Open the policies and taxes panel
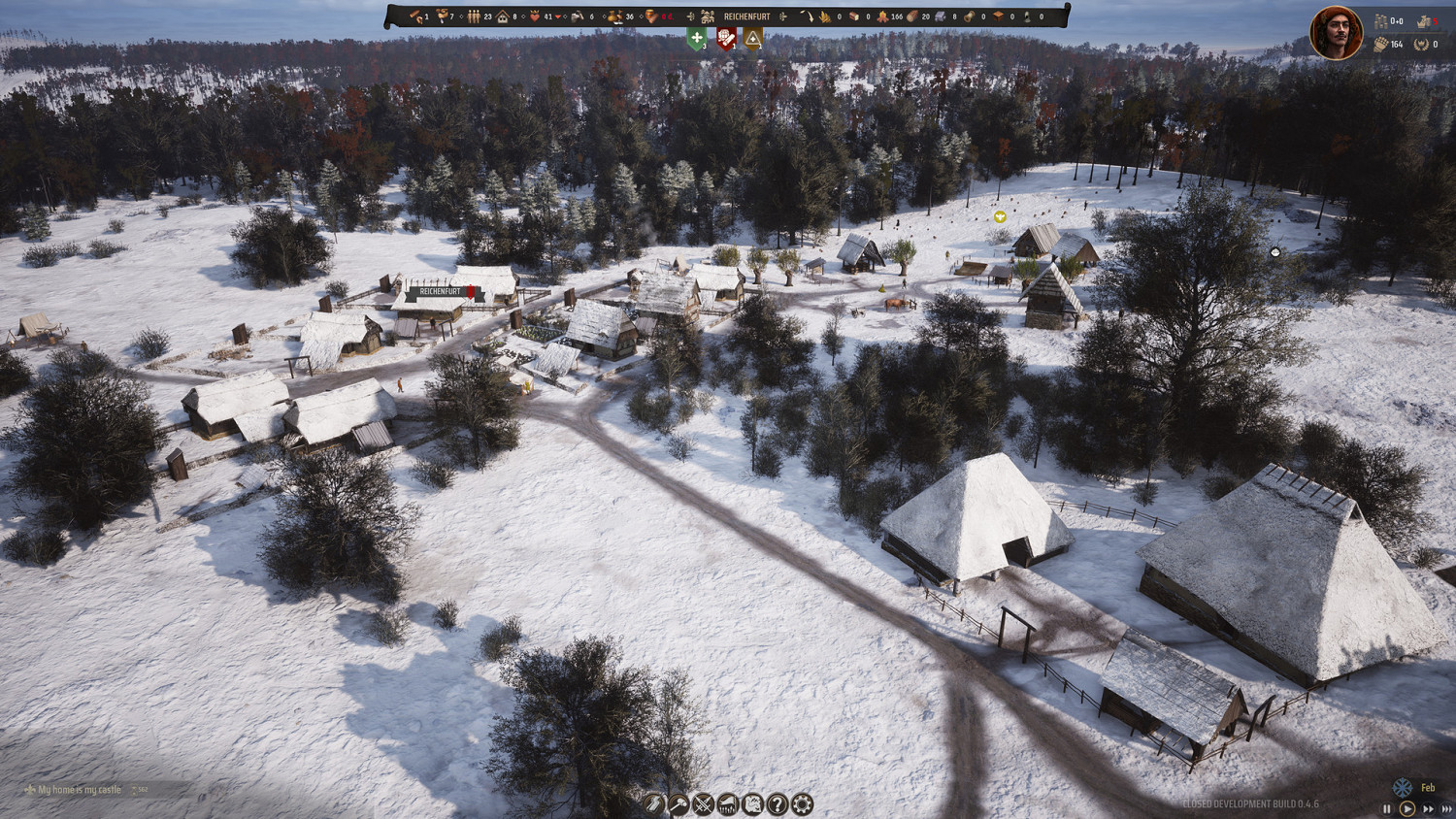 [x=726, y=803]
